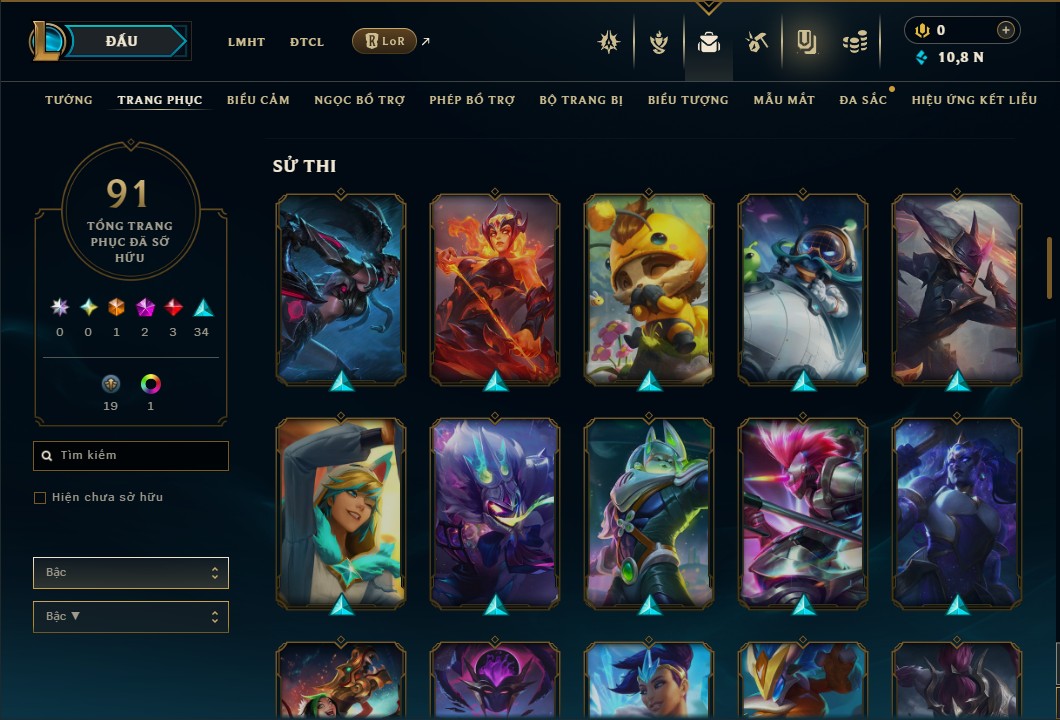
Task: Switch to the TƯỚNG tab
Action: (x=69, y=100)
